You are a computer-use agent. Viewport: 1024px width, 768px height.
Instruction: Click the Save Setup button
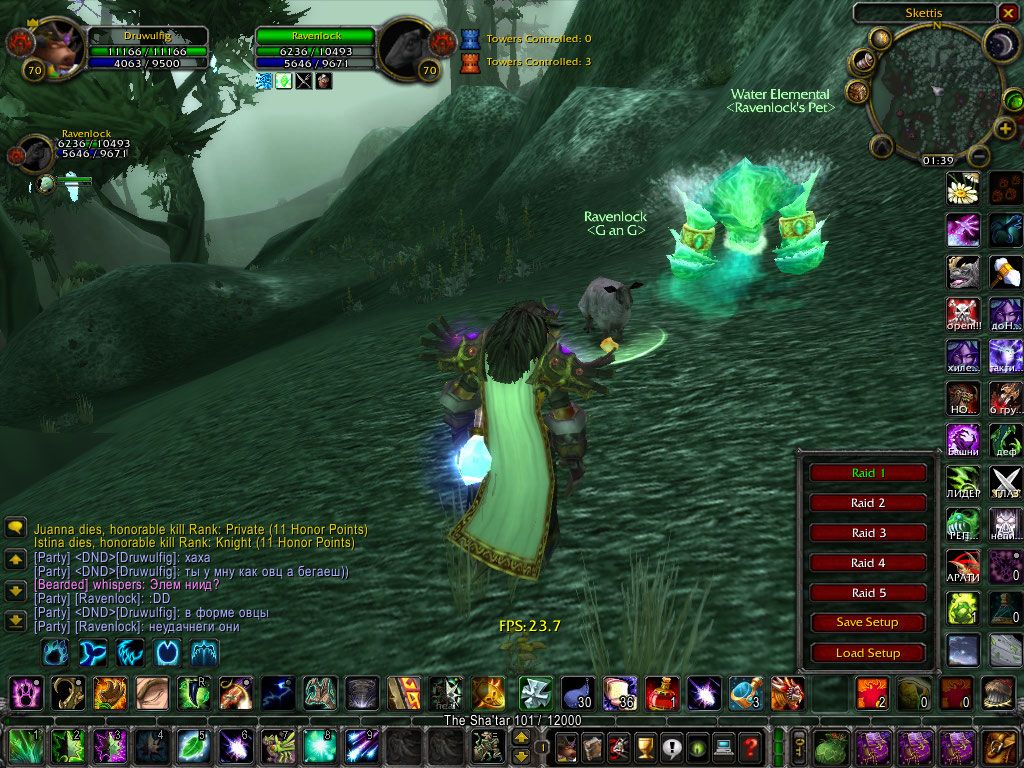click(x=867, y=622)
